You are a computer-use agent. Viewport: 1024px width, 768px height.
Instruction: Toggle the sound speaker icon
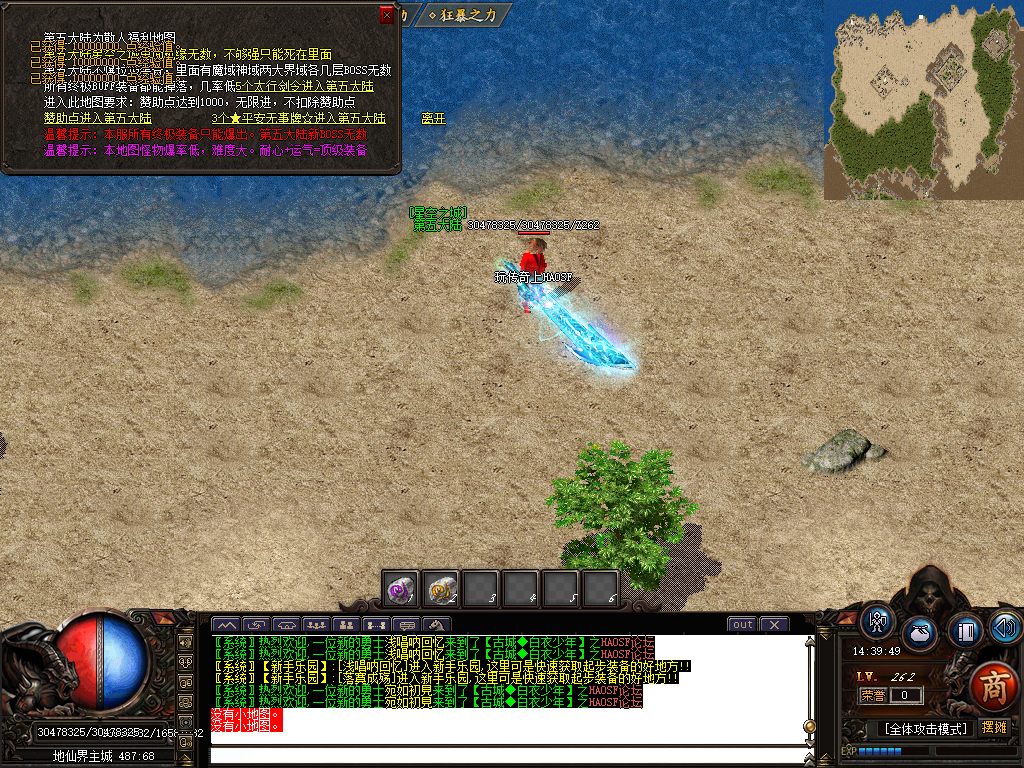click(1004, 626)
